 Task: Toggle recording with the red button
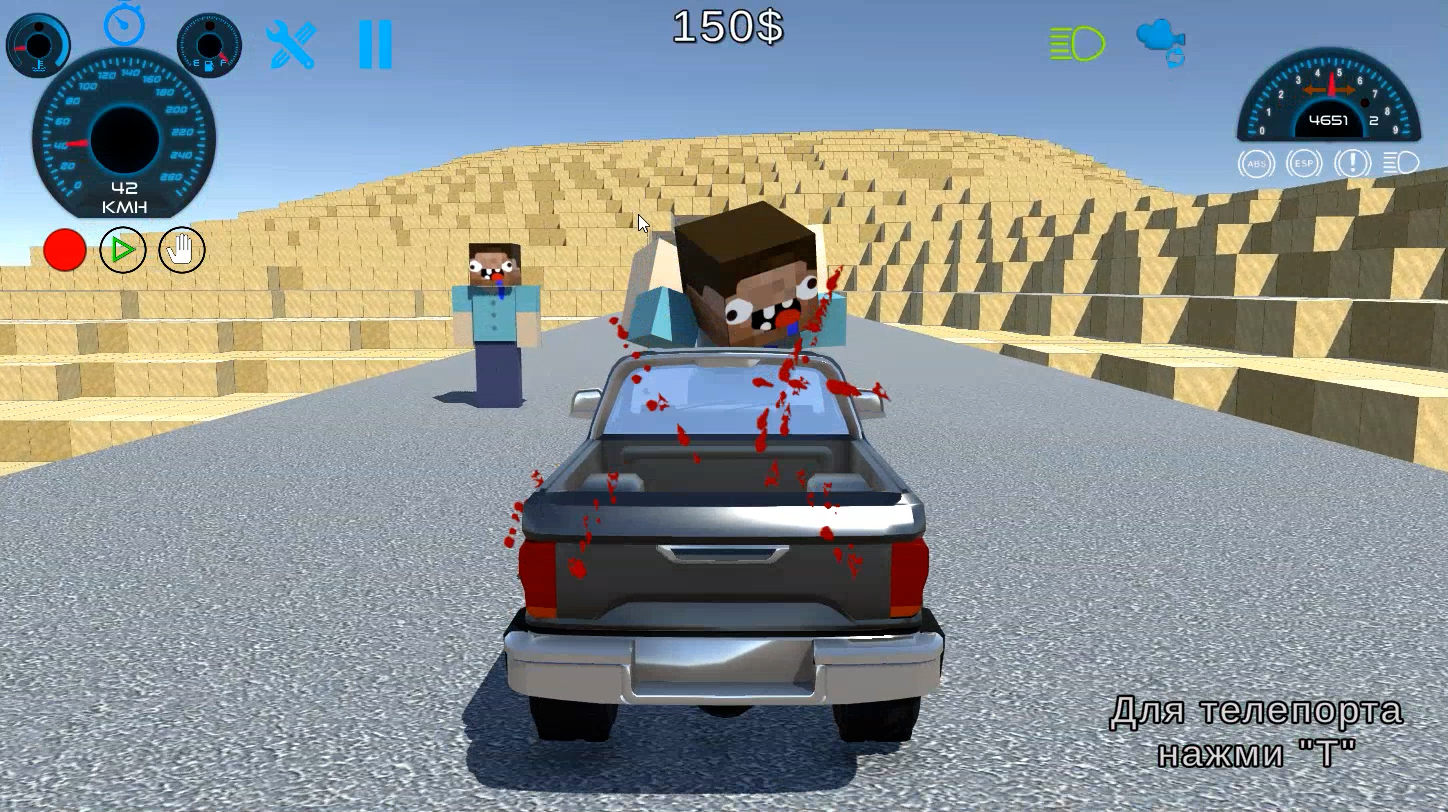pyautogui.click(x=64, y=251)
